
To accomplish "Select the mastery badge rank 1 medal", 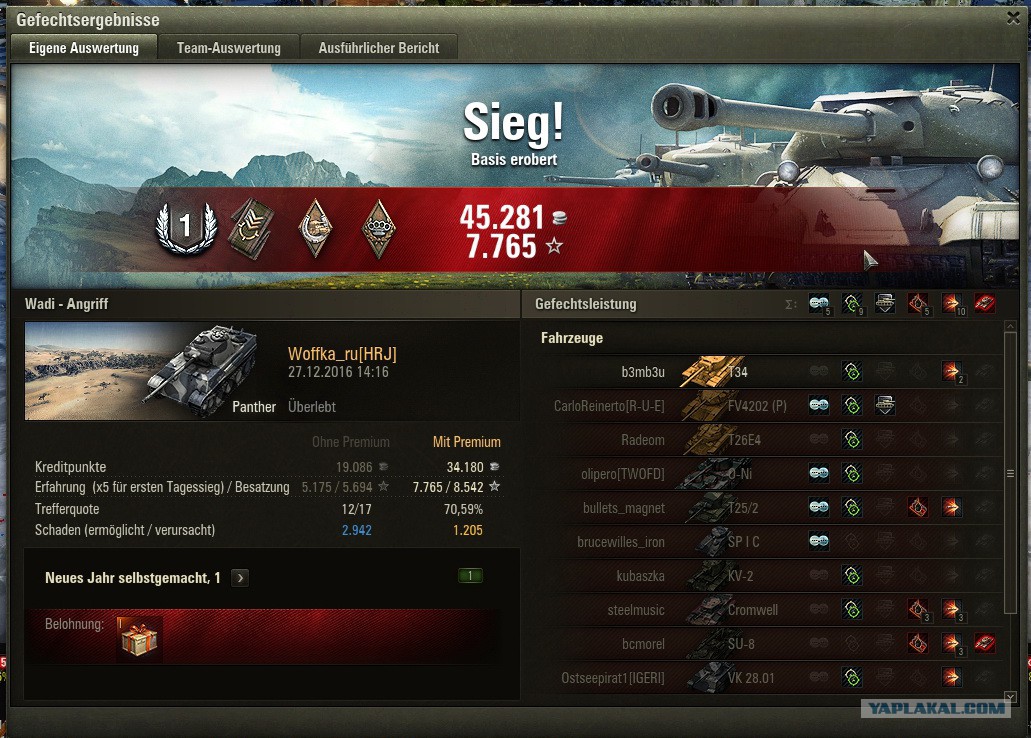I will [185, 228].
